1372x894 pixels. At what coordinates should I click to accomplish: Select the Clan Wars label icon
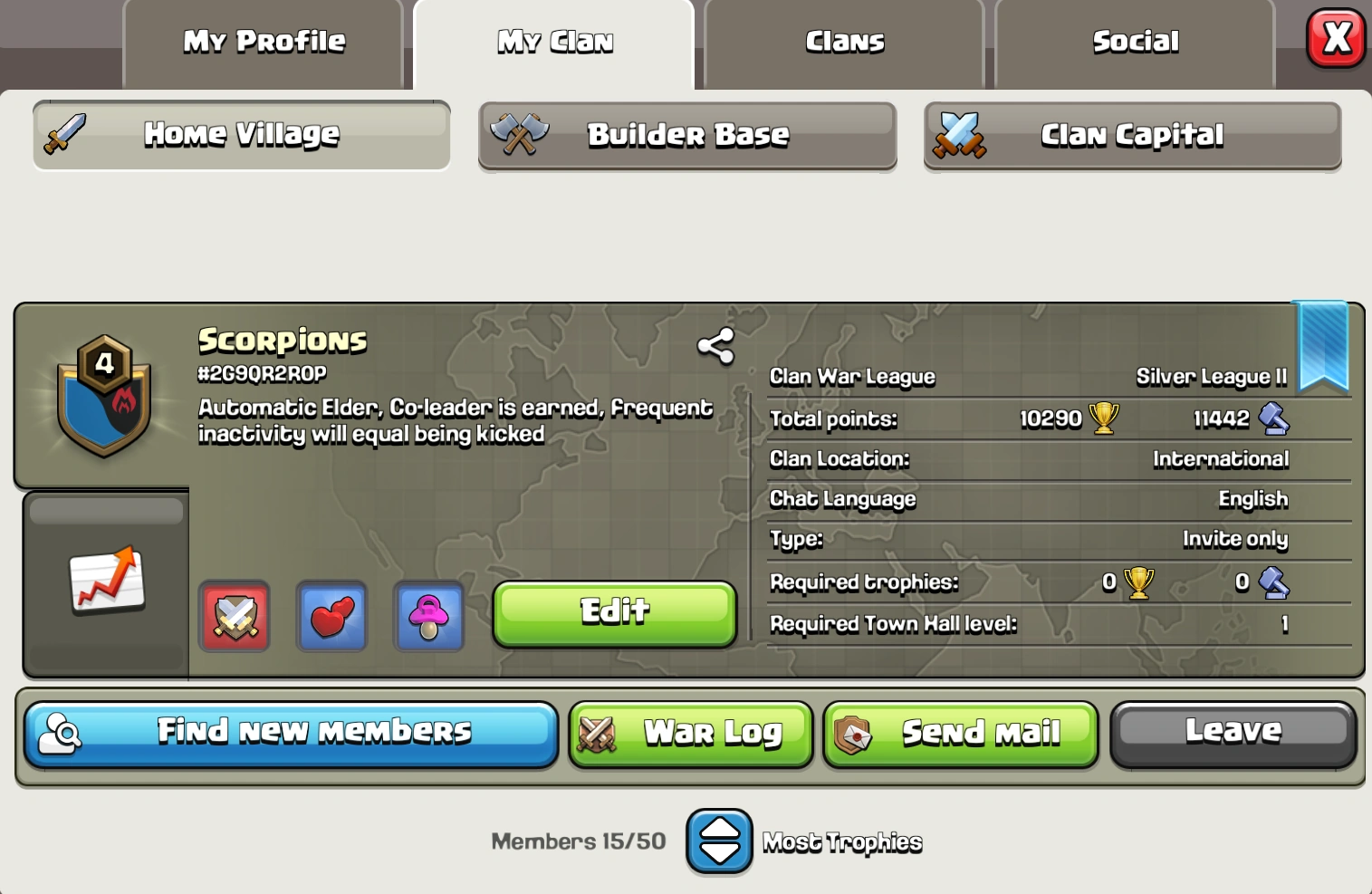coord(234,617)
